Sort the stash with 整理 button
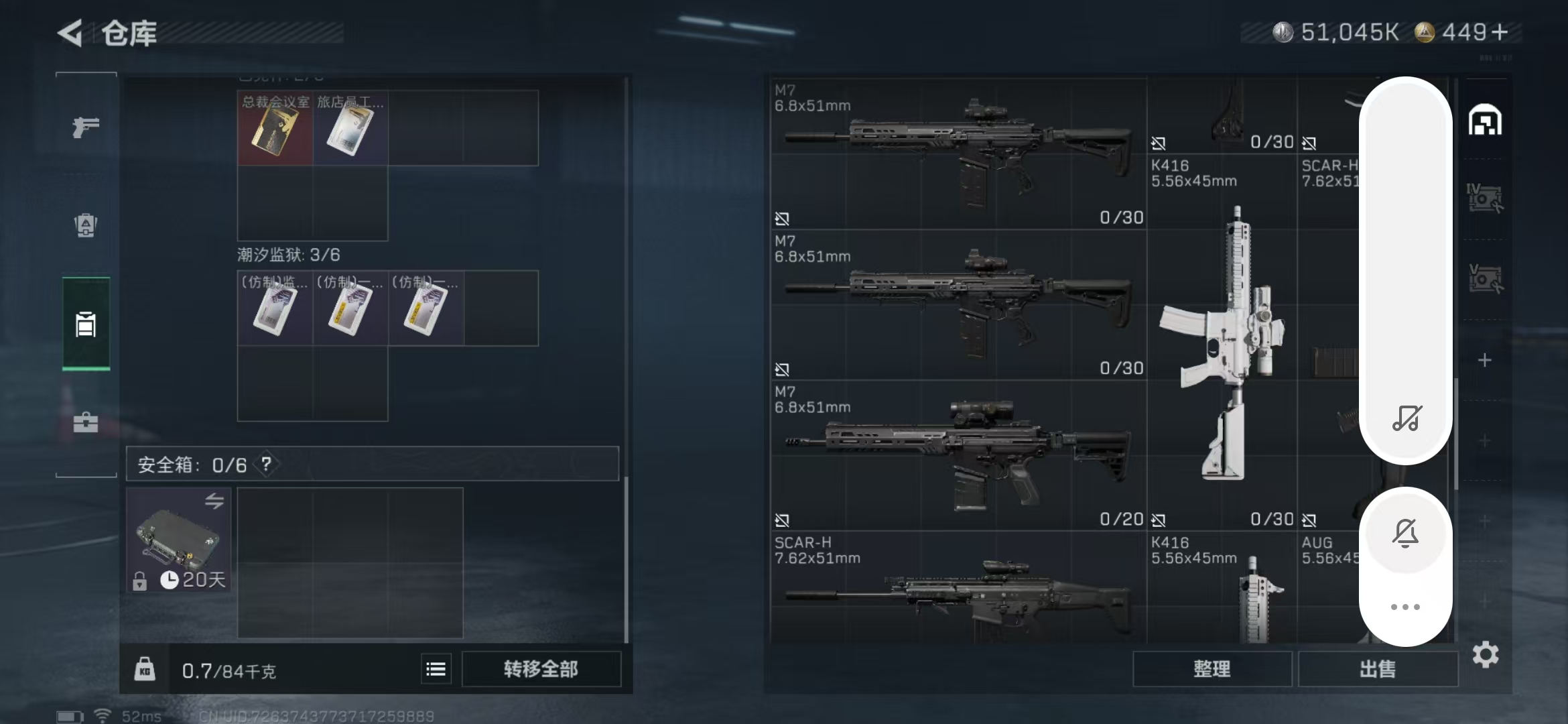Screen dimensions: 1568x724 (x=1212, y=668)
